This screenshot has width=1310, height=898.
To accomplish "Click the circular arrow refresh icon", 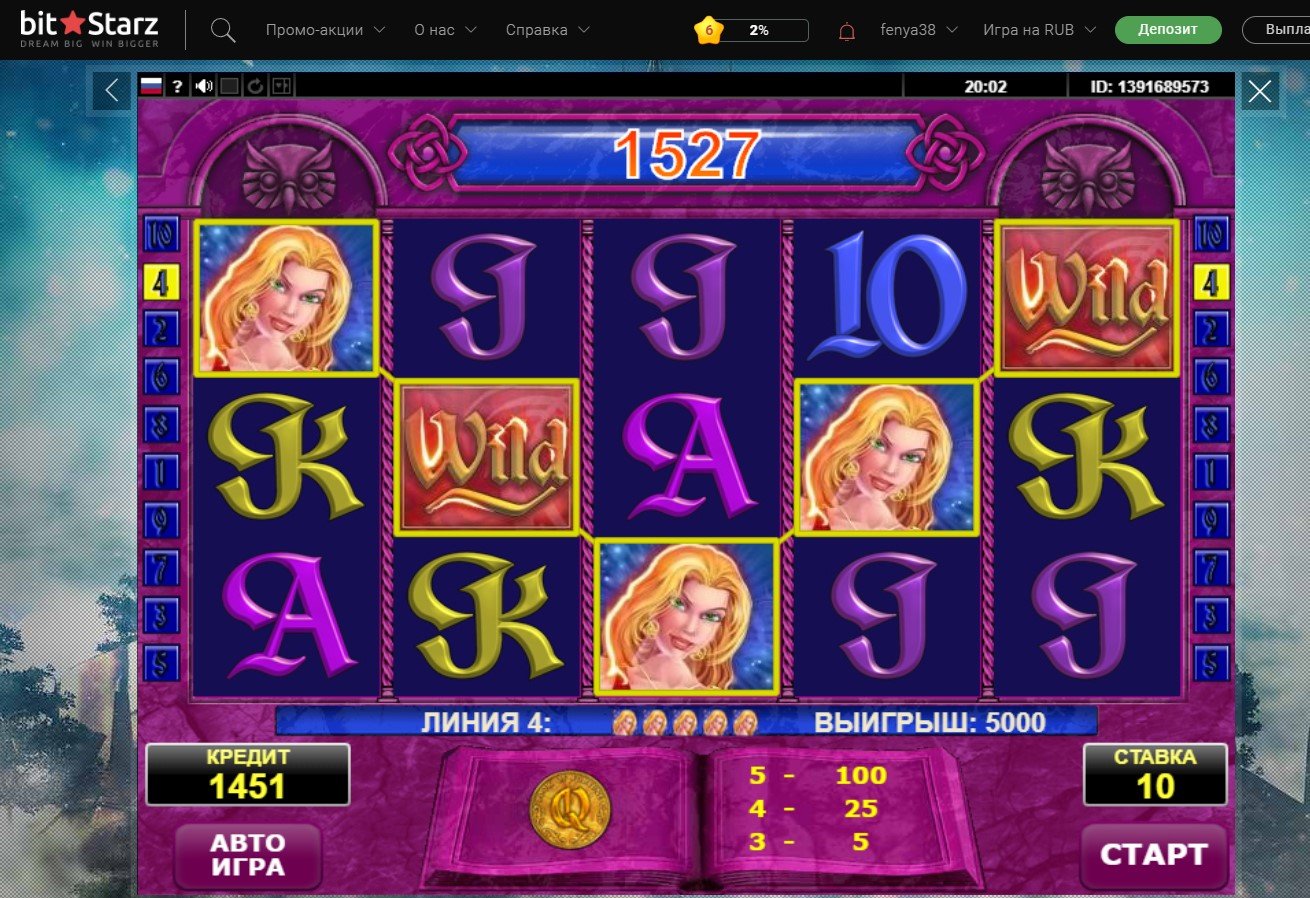I will [255, 86].
